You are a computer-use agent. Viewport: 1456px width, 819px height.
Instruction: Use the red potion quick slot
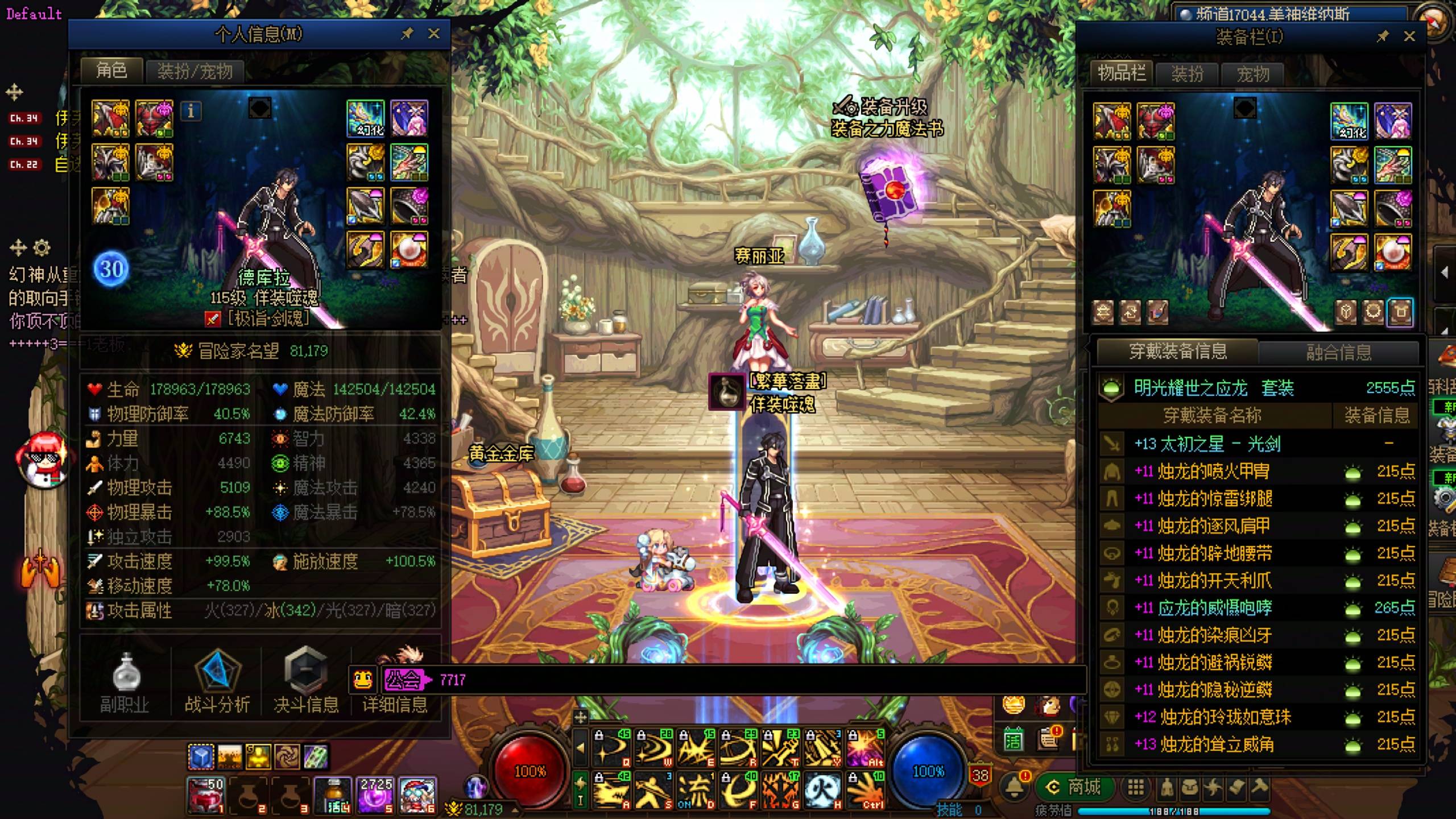click(x=206, y=794)
